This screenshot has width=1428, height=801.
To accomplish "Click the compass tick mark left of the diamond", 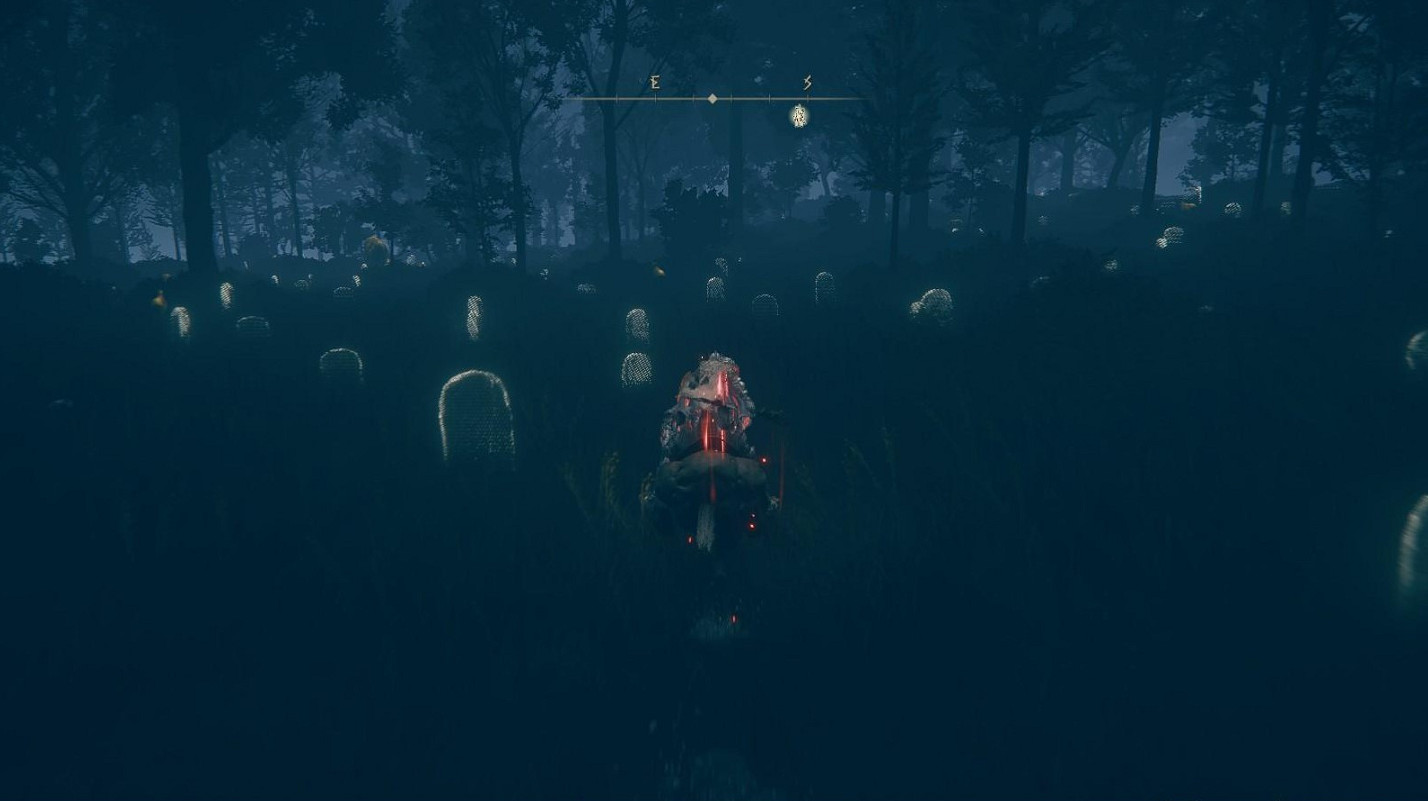I will pyautogui.click(x=693, y=98).
